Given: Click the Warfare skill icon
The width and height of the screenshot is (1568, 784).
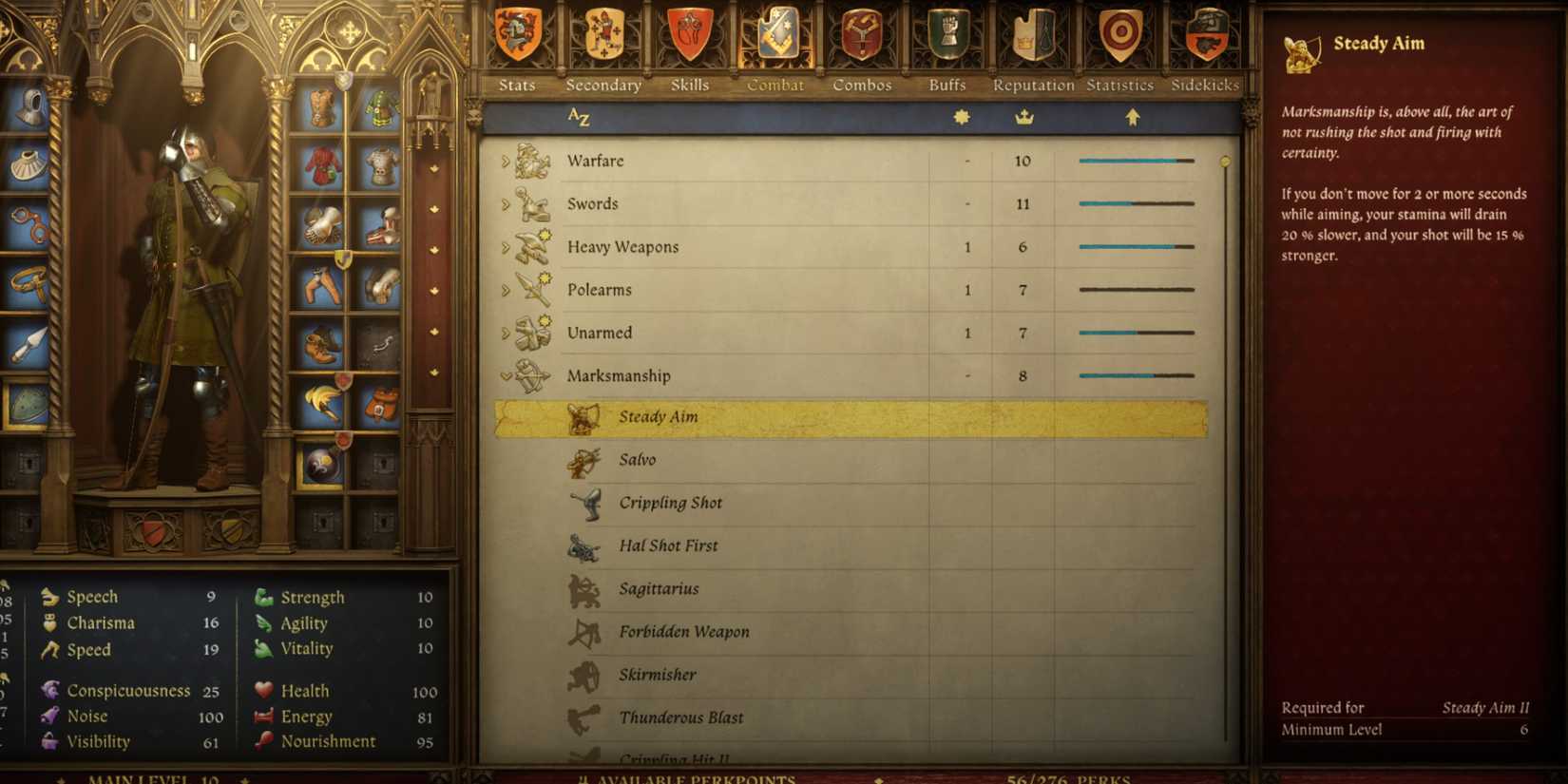Looking at the screenshot, I should click(x=530, y=161).
